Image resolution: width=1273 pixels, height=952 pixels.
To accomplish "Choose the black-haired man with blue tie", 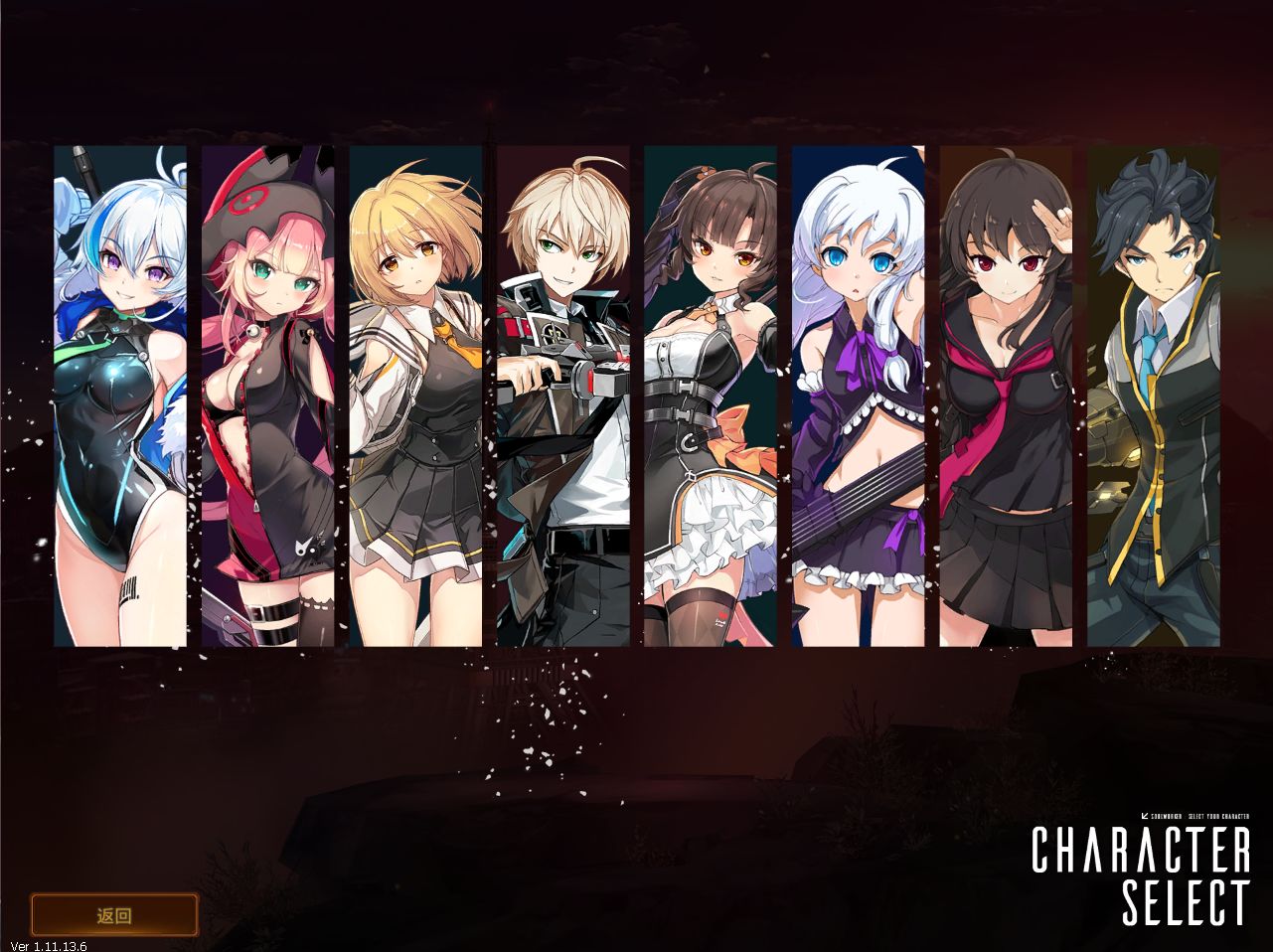I will coord(1153,397).
